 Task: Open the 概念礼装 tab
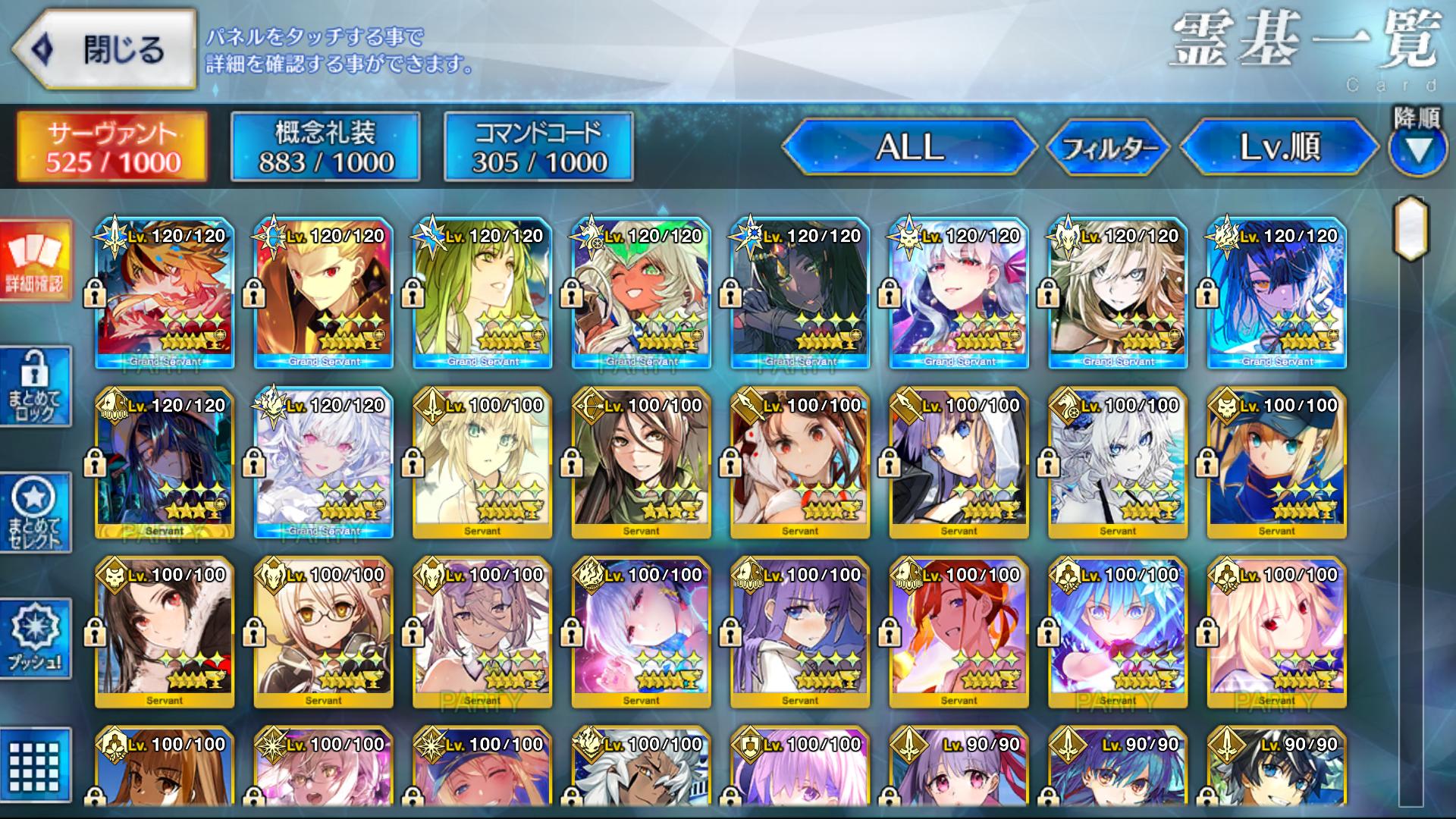click(x=325, y=147)
